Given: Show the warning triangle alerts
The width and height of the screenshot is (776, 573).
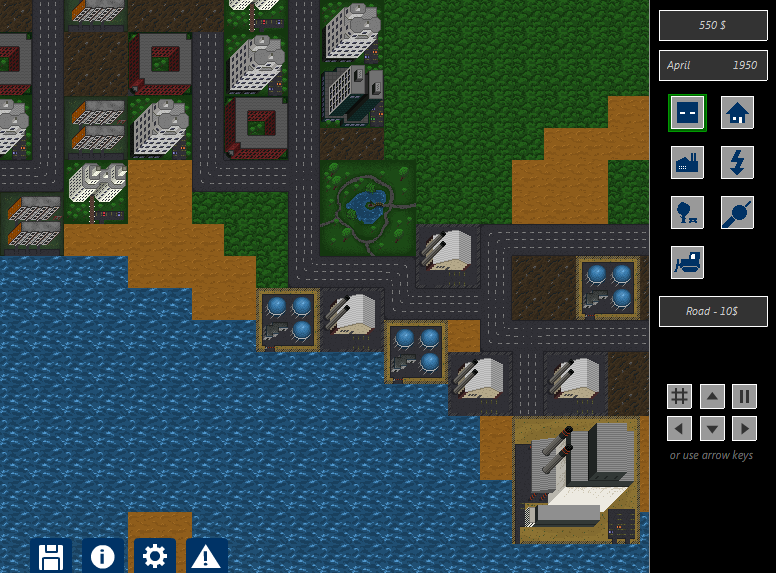Looking at the screenshot, I should coord(206,556).
